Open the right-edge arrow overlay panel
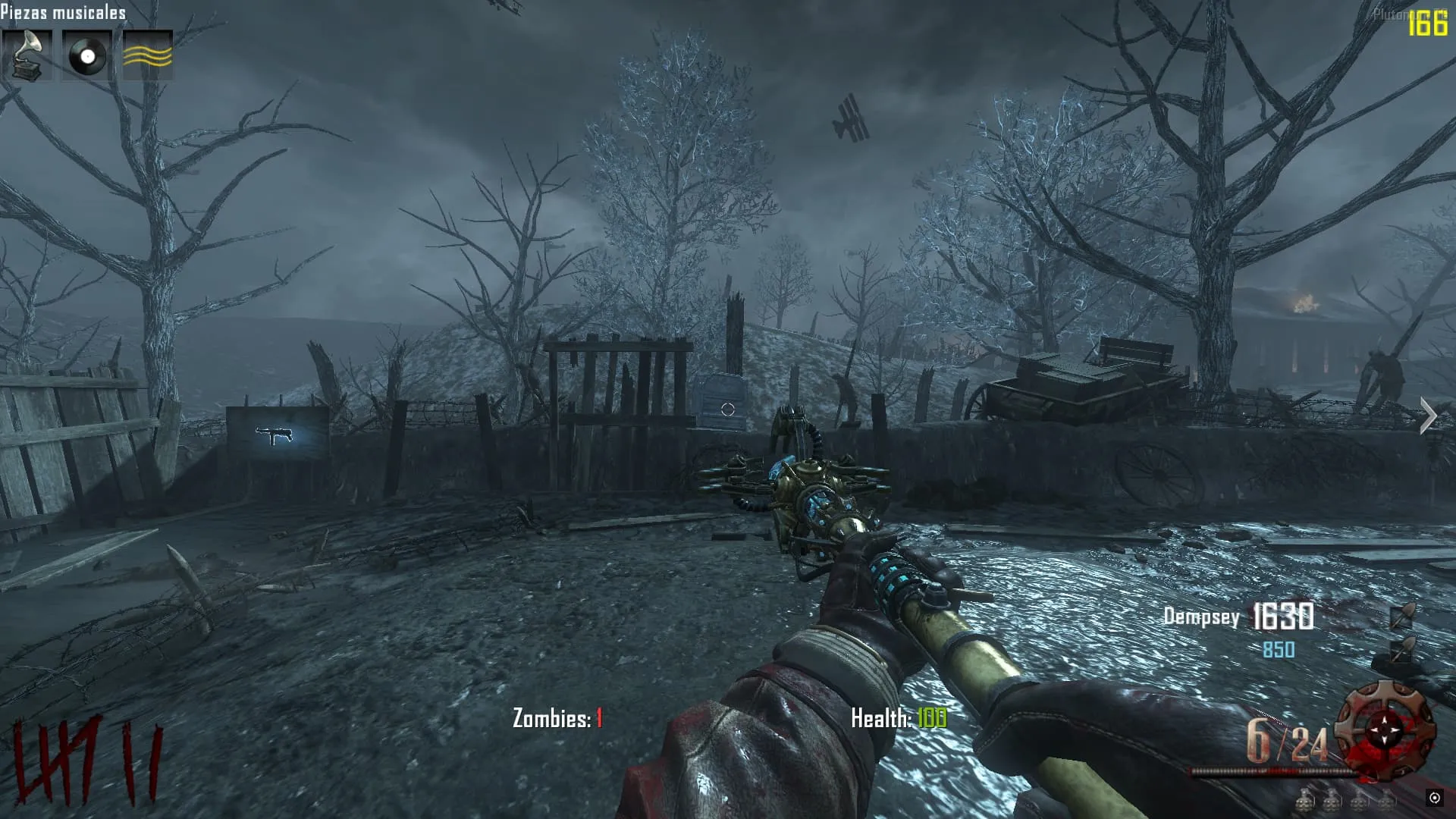 [1428, 416]
